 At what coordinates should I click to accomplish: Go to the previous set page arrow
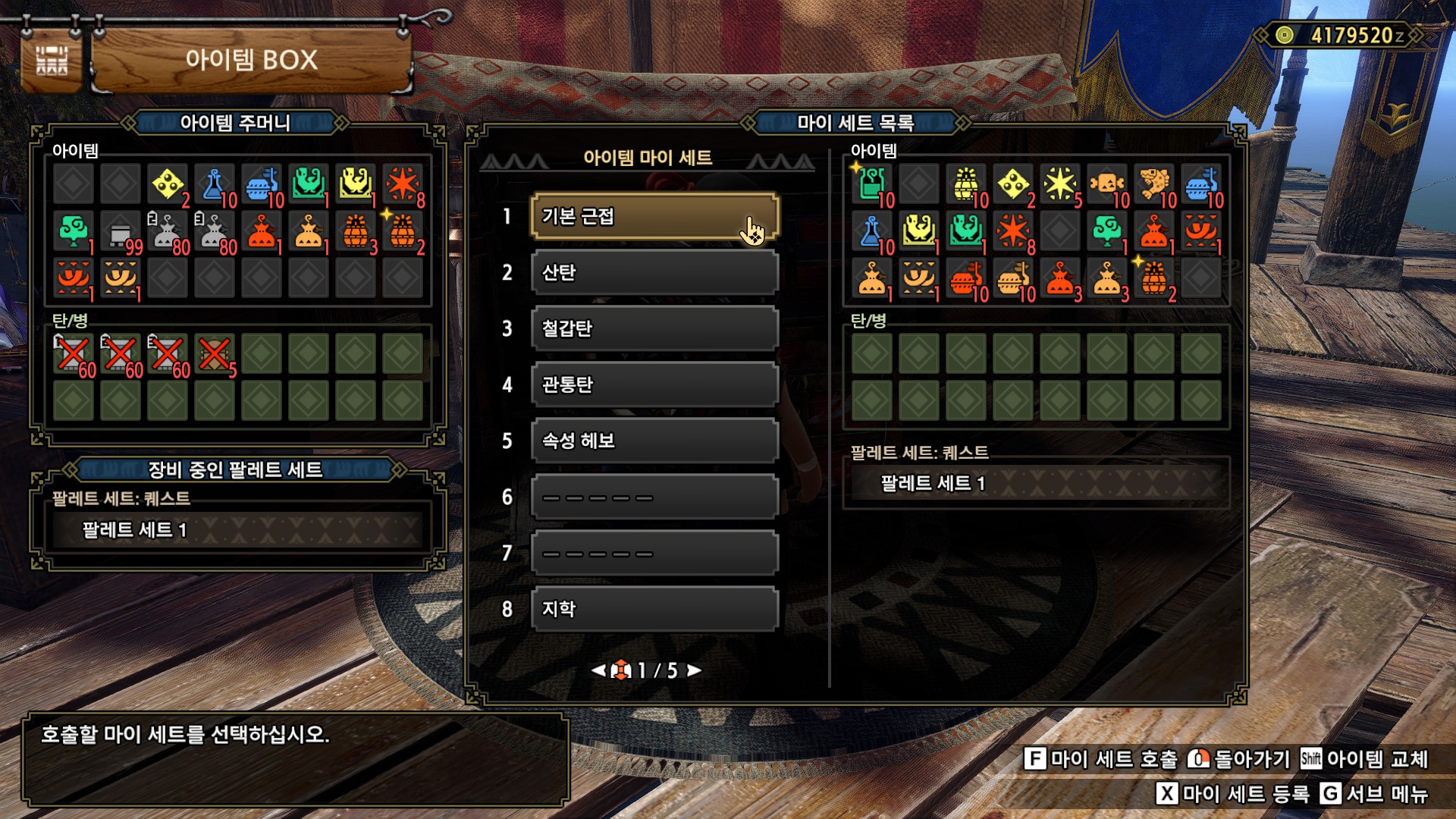[598, 670]
